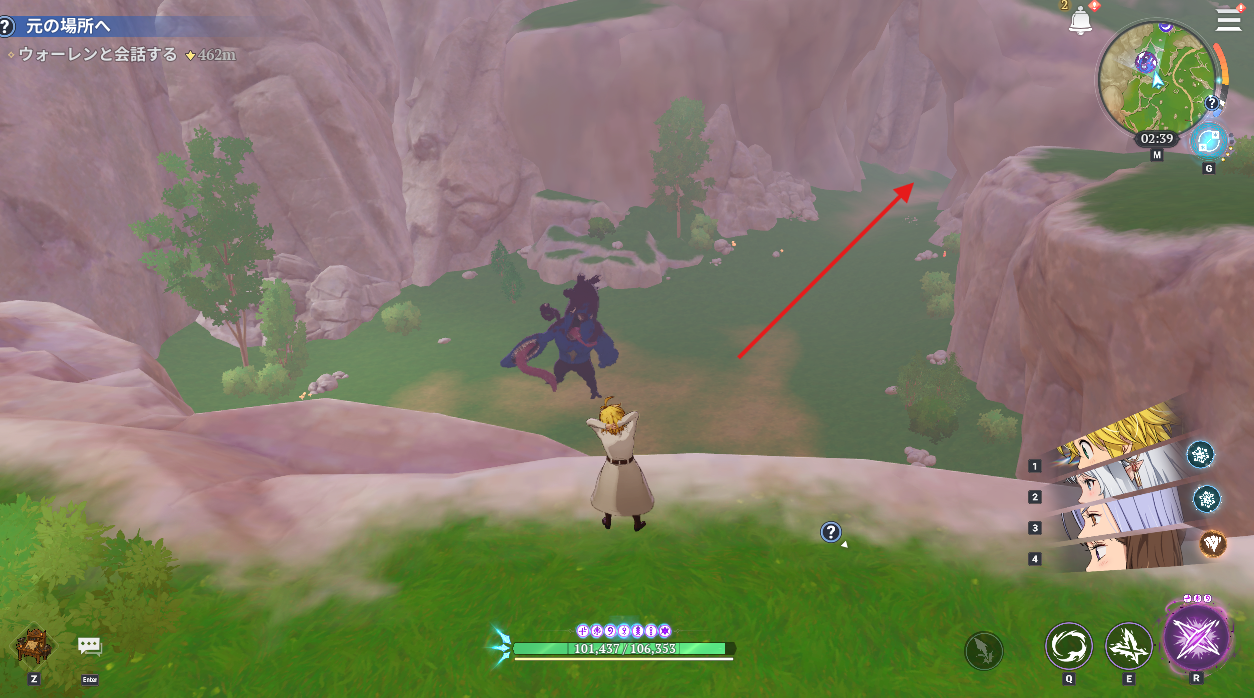Use the swirl skill icon
Viewport: 1254px width, 698px height.
[x=1069, y=647]
